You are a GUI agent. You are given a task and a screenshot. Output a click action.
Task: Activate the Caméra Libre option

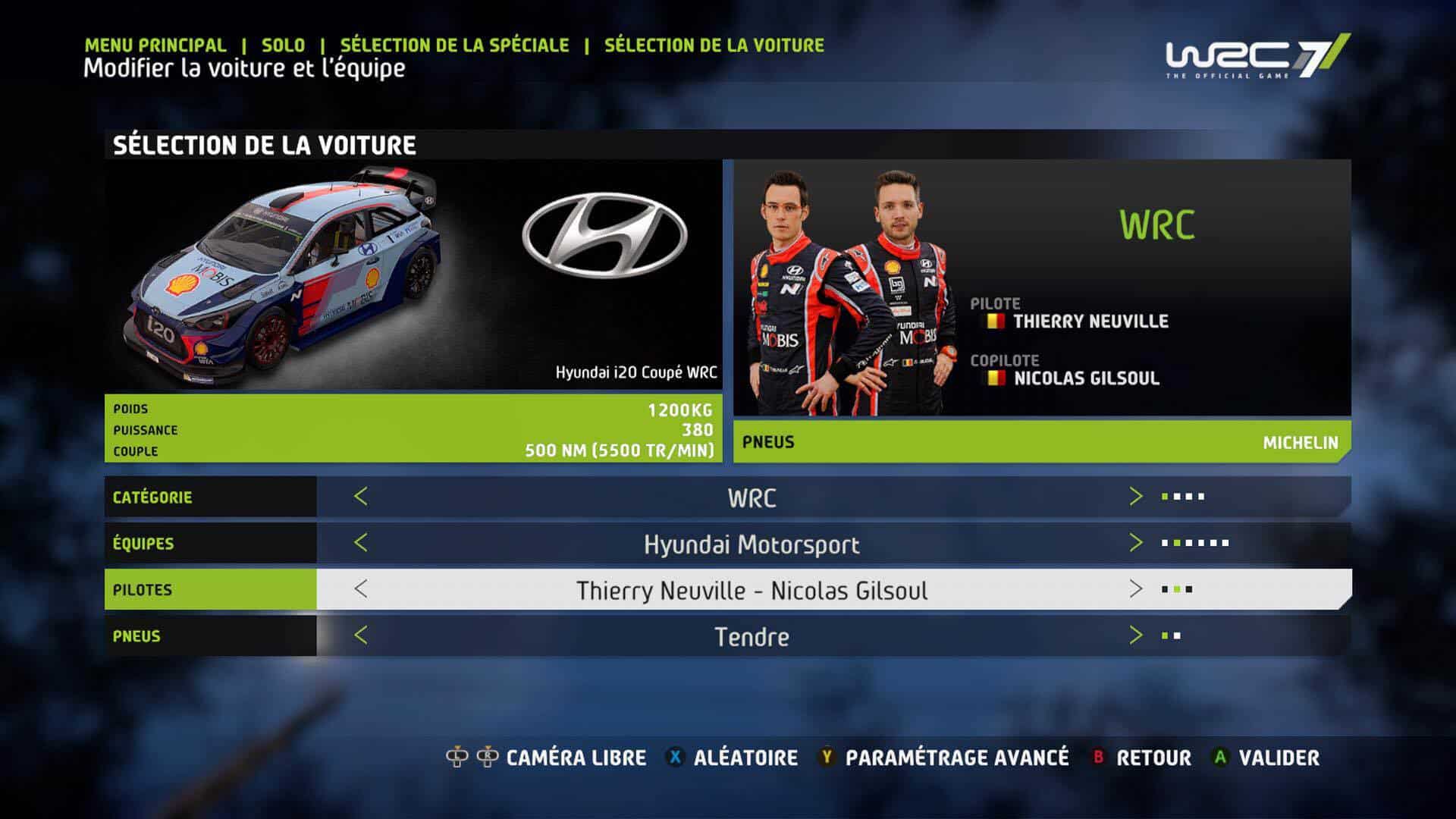coord(576,758)
